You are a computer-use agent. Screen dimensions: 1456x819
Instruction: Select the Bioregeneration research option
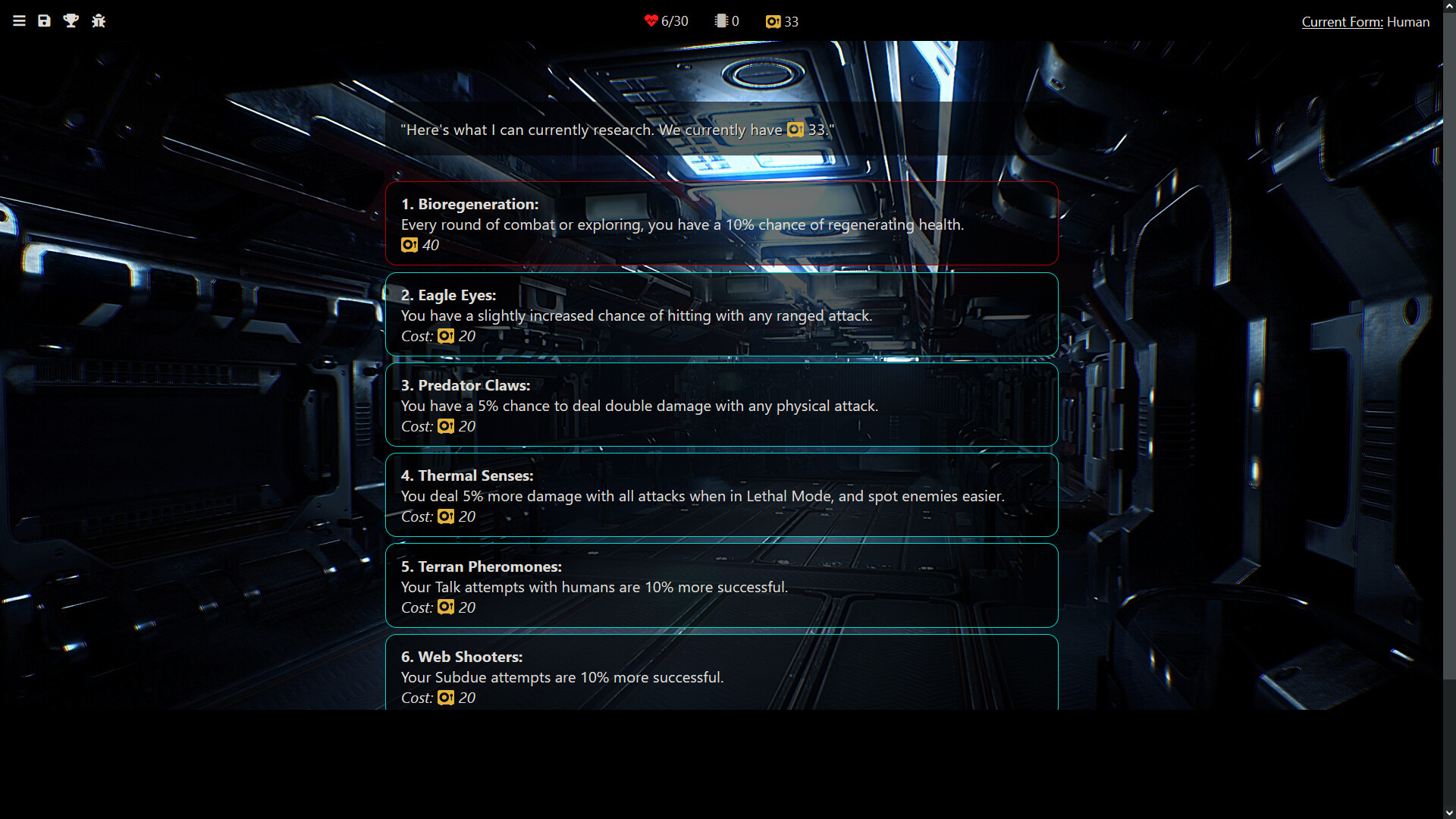coord(721,224)
